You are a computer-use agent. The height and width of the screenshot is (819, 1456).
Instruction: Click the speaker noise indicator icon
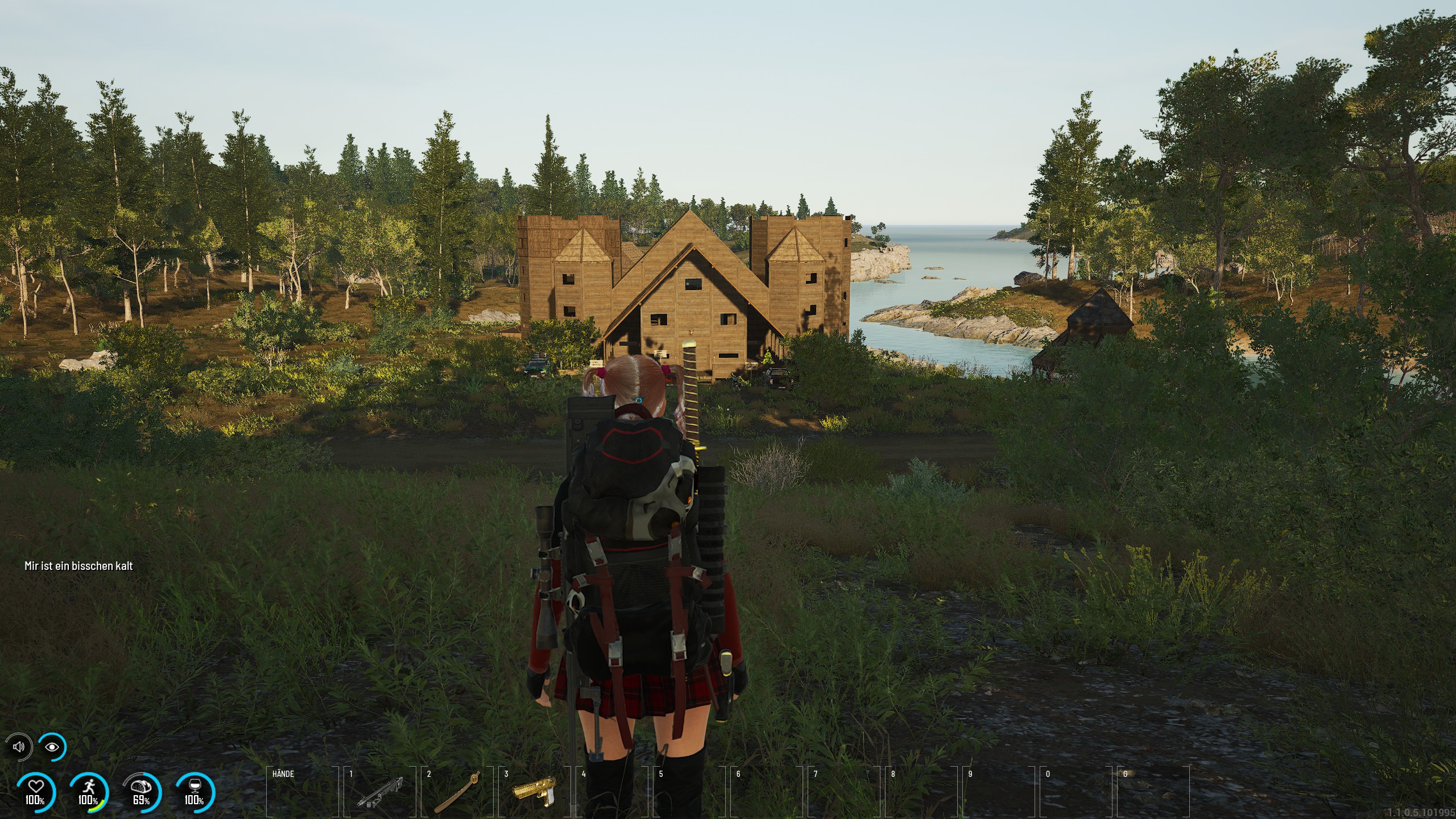click(x=19, y=747)
